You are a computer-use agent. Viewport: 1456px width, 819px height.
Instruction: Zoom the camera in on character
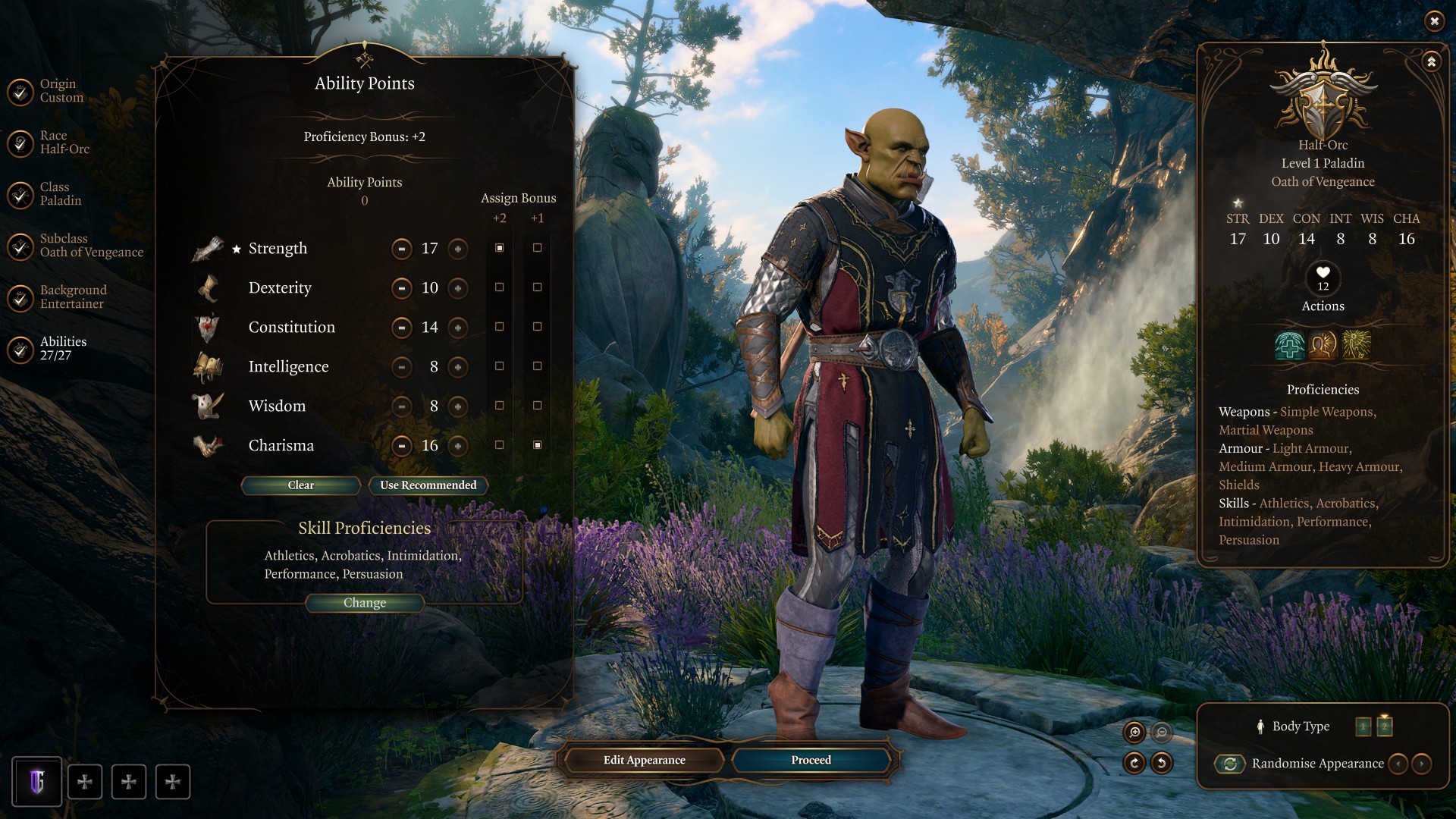(x=1134, y=732)
